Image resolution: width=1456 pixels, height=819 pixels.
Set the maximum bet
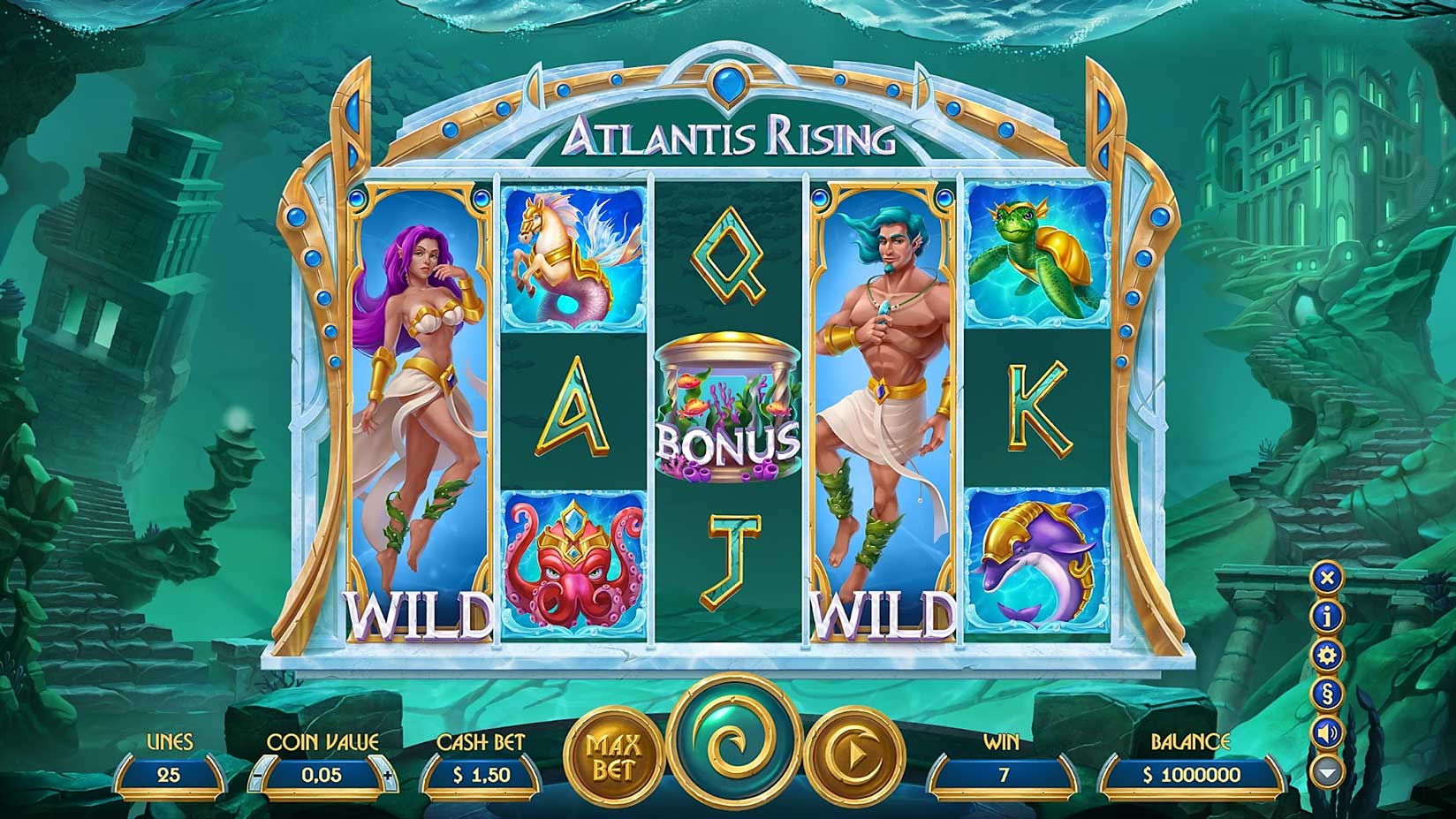coord(614,757)
